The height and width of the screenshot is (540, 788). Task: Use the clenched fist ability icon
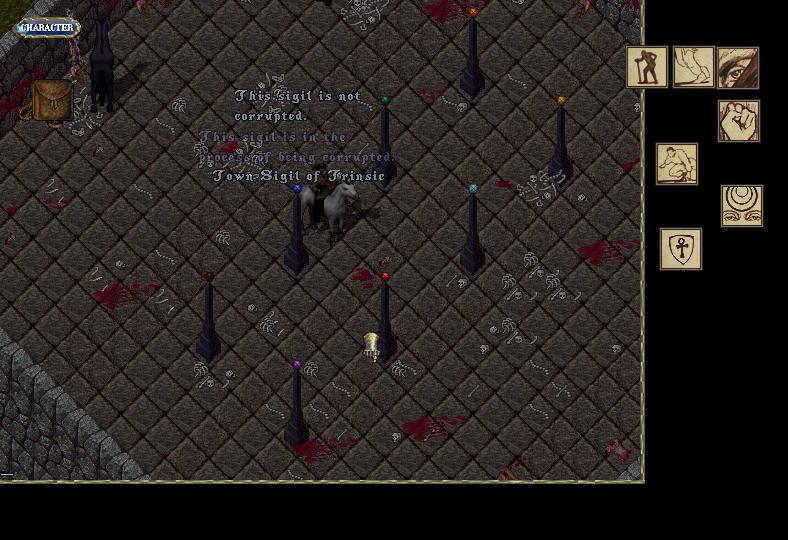pyautogui.click(x=739, y=121)
